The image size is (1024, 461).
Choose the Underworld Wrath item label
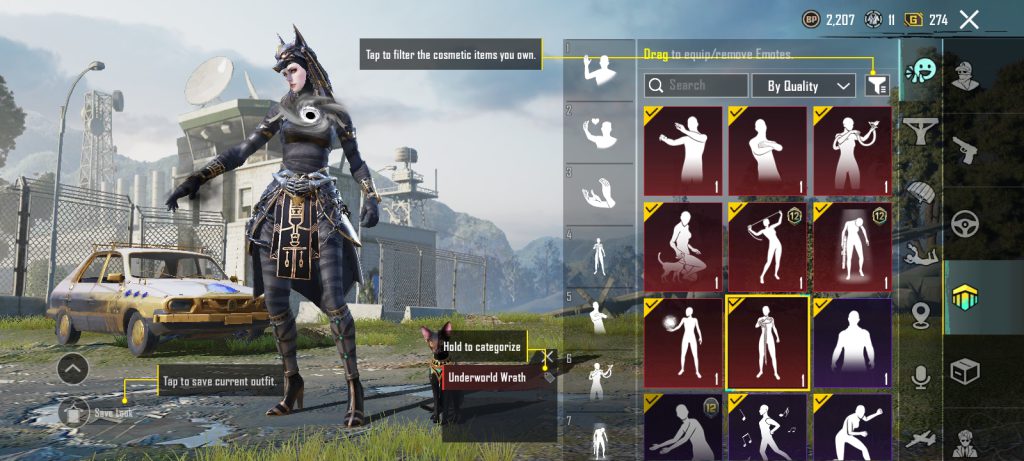pos(487,378)
